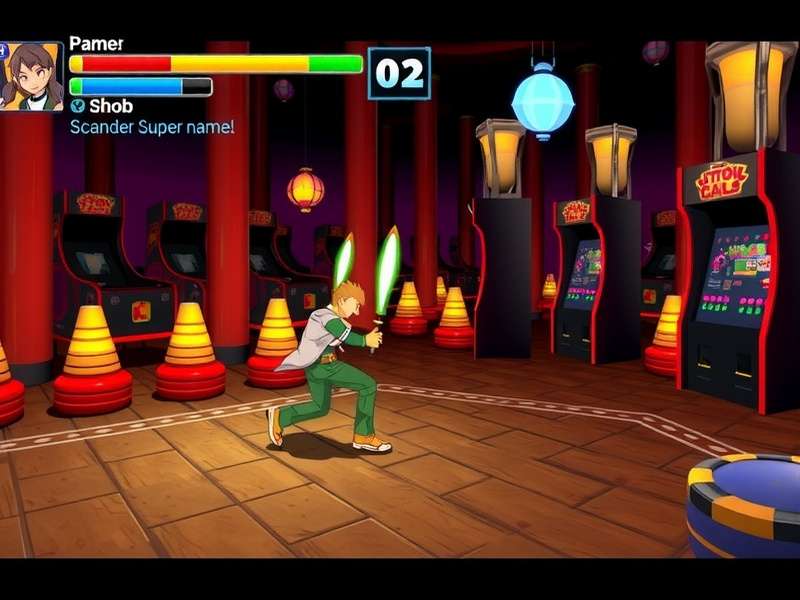
Task: Select the small icon beside Shob
Action: pos(77,106)
